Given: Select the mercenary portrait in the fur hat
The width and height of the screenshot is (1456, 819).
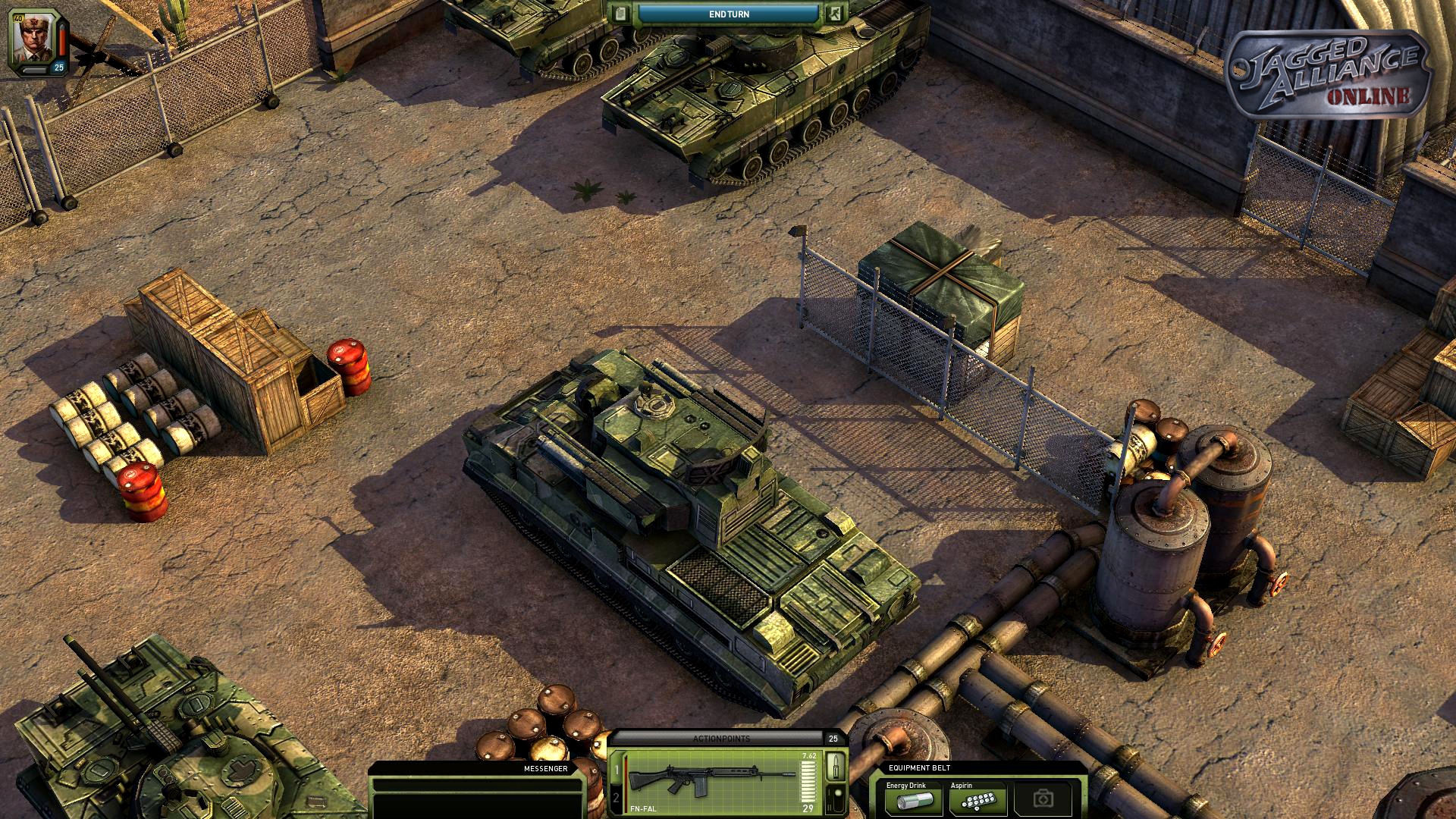Looking at the screenshot, I should click(x=32, y=38).
